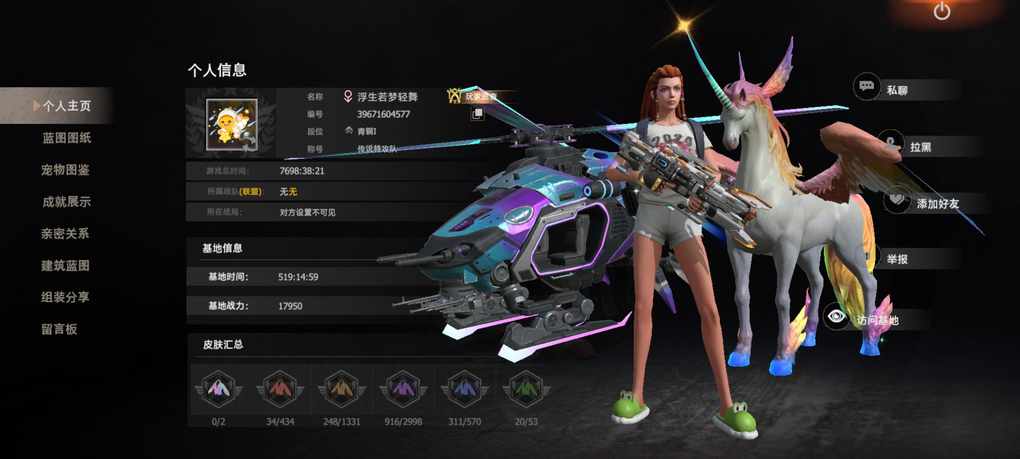Viewport: 1020px width, 459px height.
Task: Open the 宠物图鉴 pet gallery tab
Action: tap(66, 169)
